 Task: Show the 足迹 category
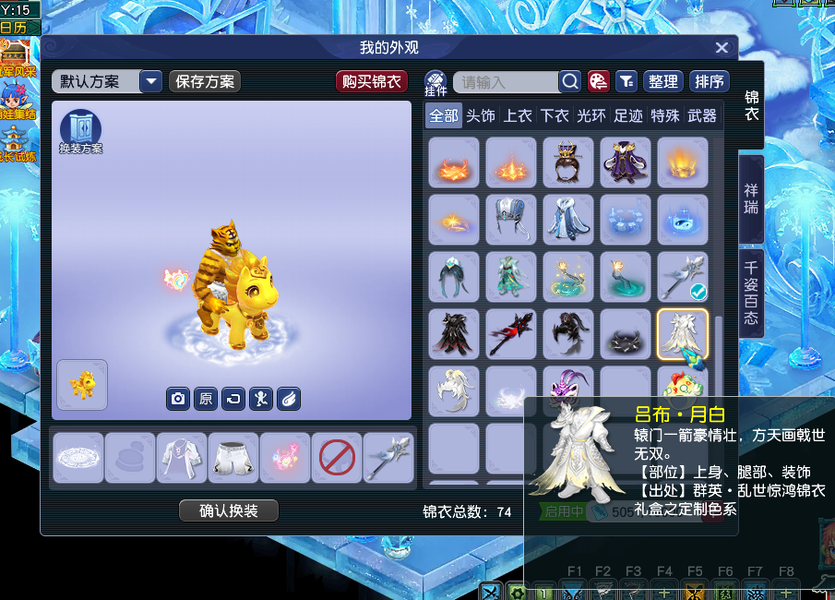tap(628, 116)
